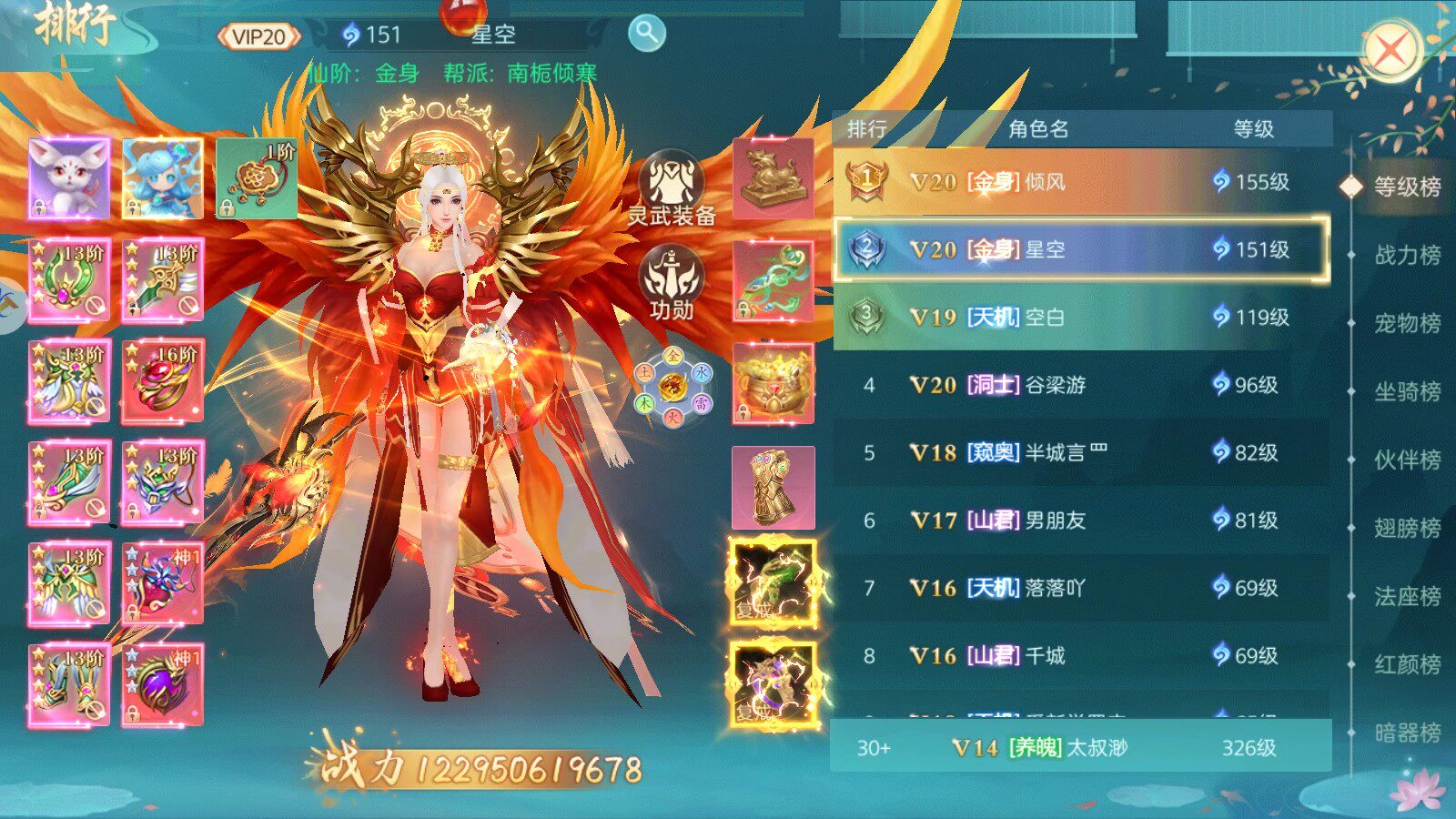View the 红颜榜 ranking tab
The image size is (1456, 819).
1406,664
